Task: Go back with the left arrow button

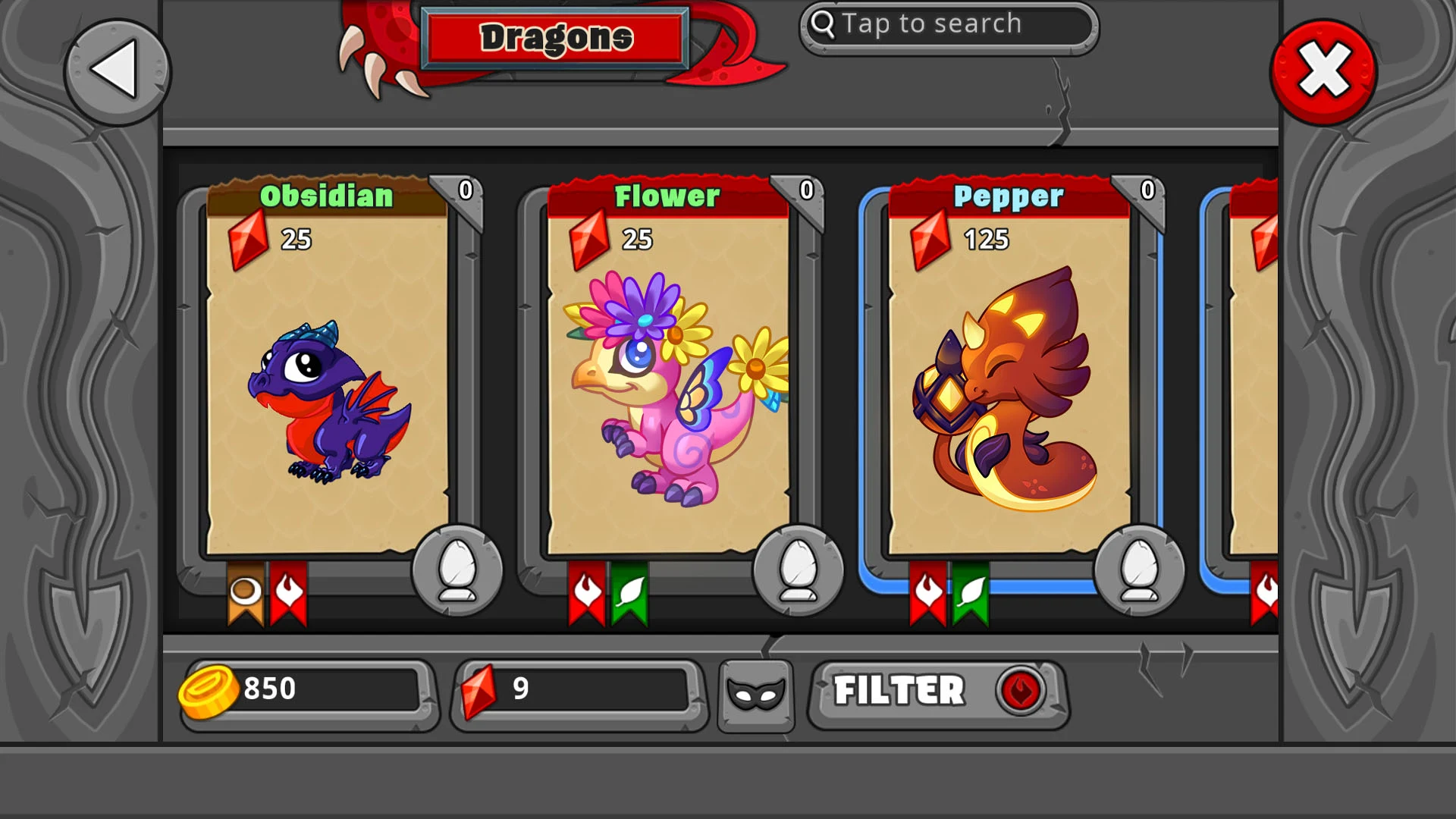Action: pos(117,71)
